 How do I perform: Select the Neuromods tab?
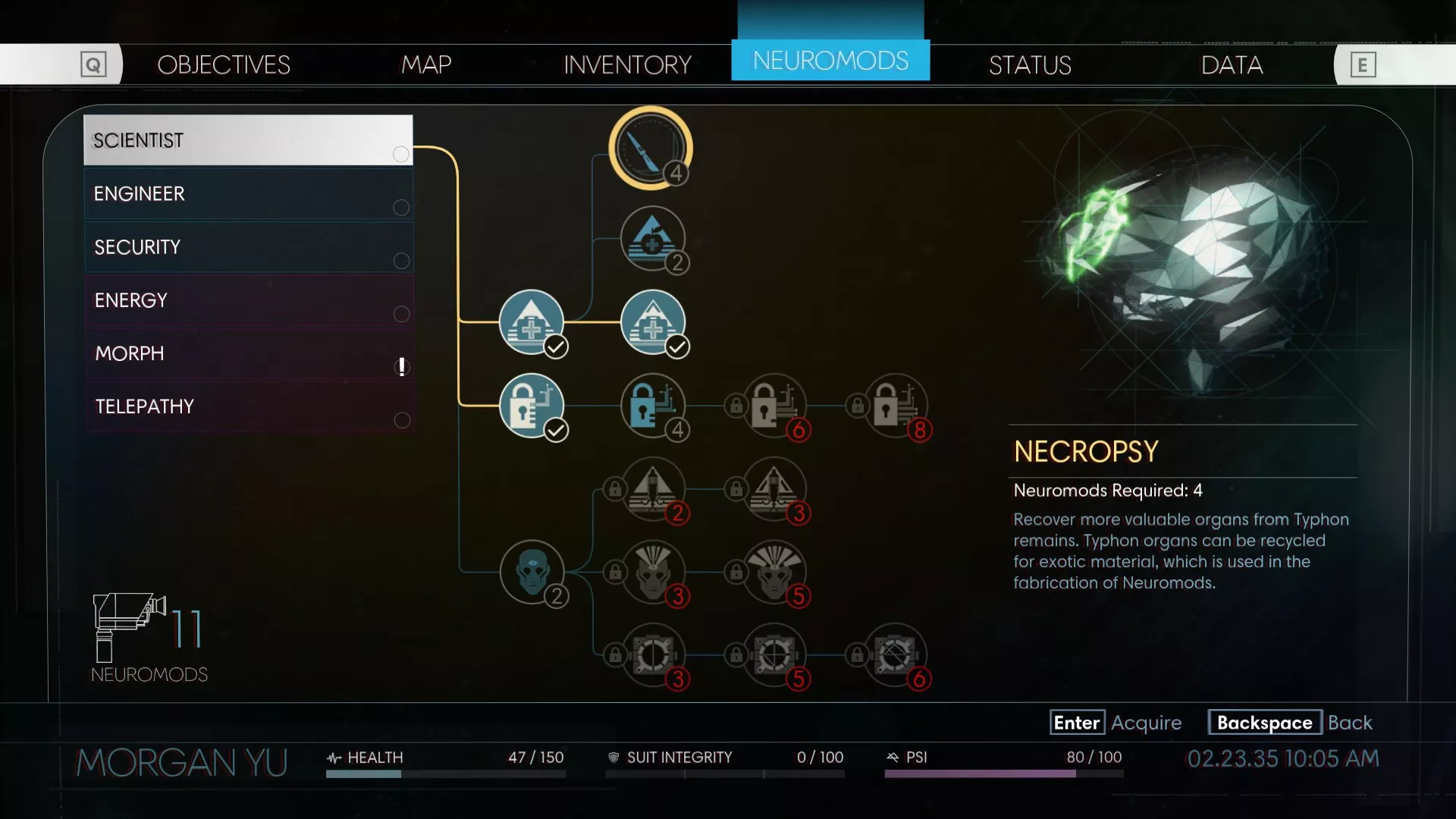point(830,61)
